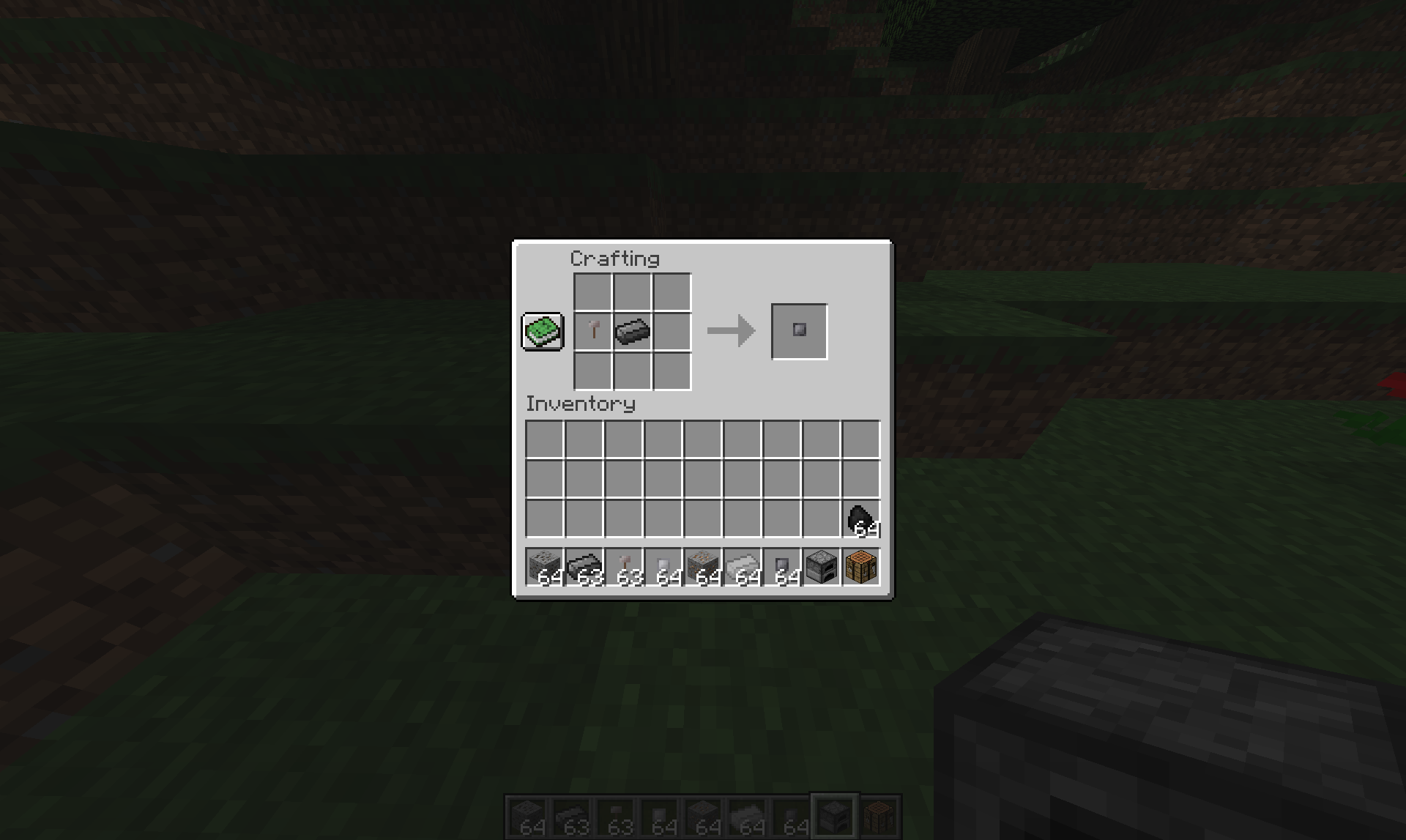Viewport: 1406px width, 840px height.
Task: Select the stack of 64 coal in the inventory
Action: click(x=863, y=518)
